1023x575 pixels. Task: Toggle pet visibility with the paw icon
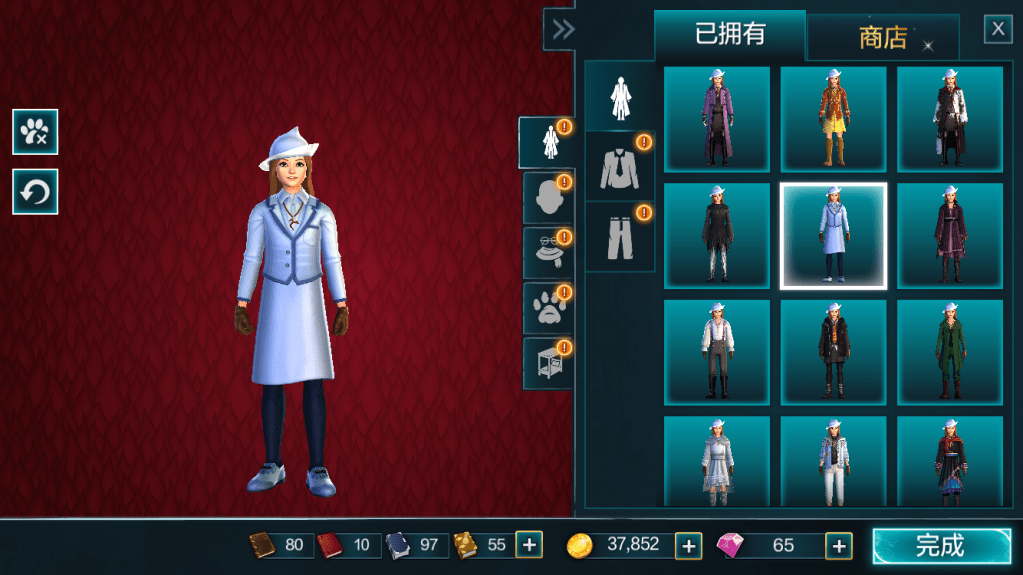(35, 132)
